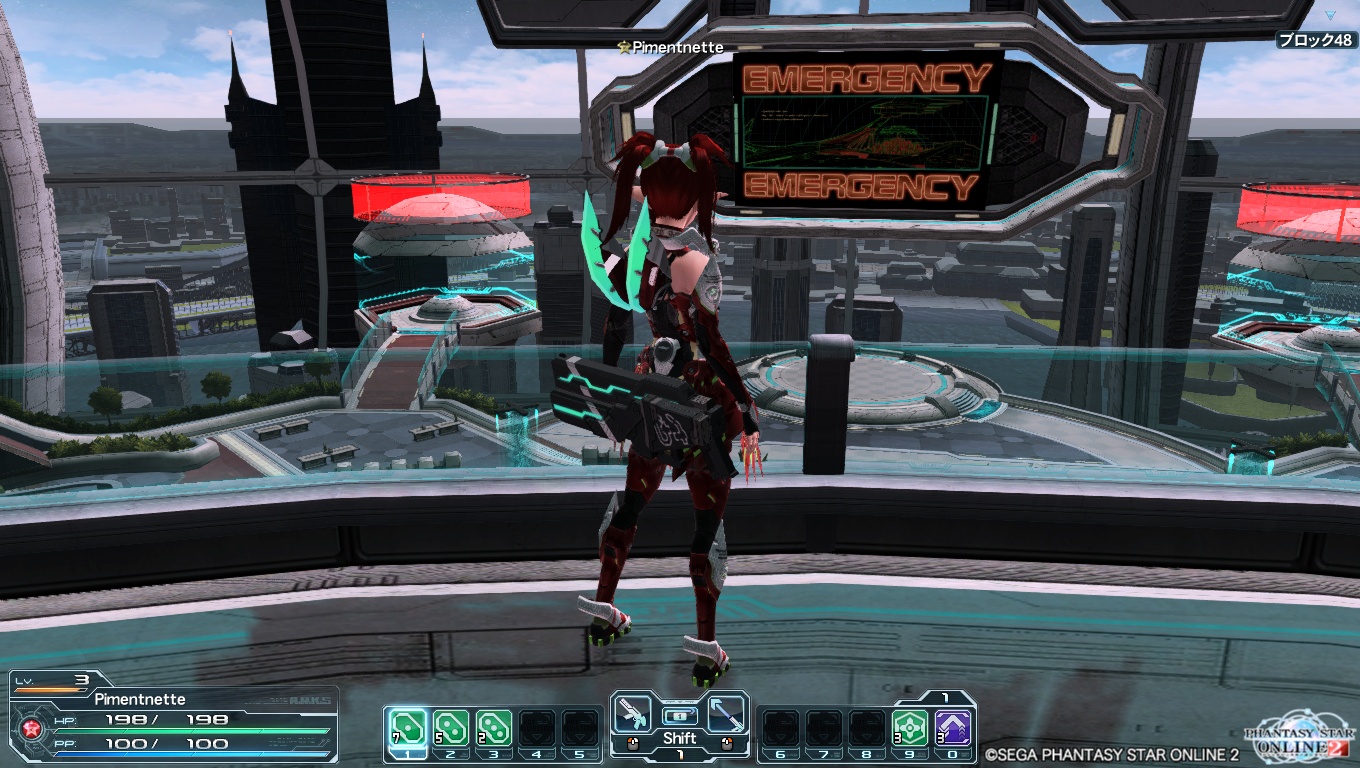Select the rifle attack icon on weapon palette
Image resolution: width=1360 pixels, height=768 pixels.
pyautogui.click(x=632, y=714)
